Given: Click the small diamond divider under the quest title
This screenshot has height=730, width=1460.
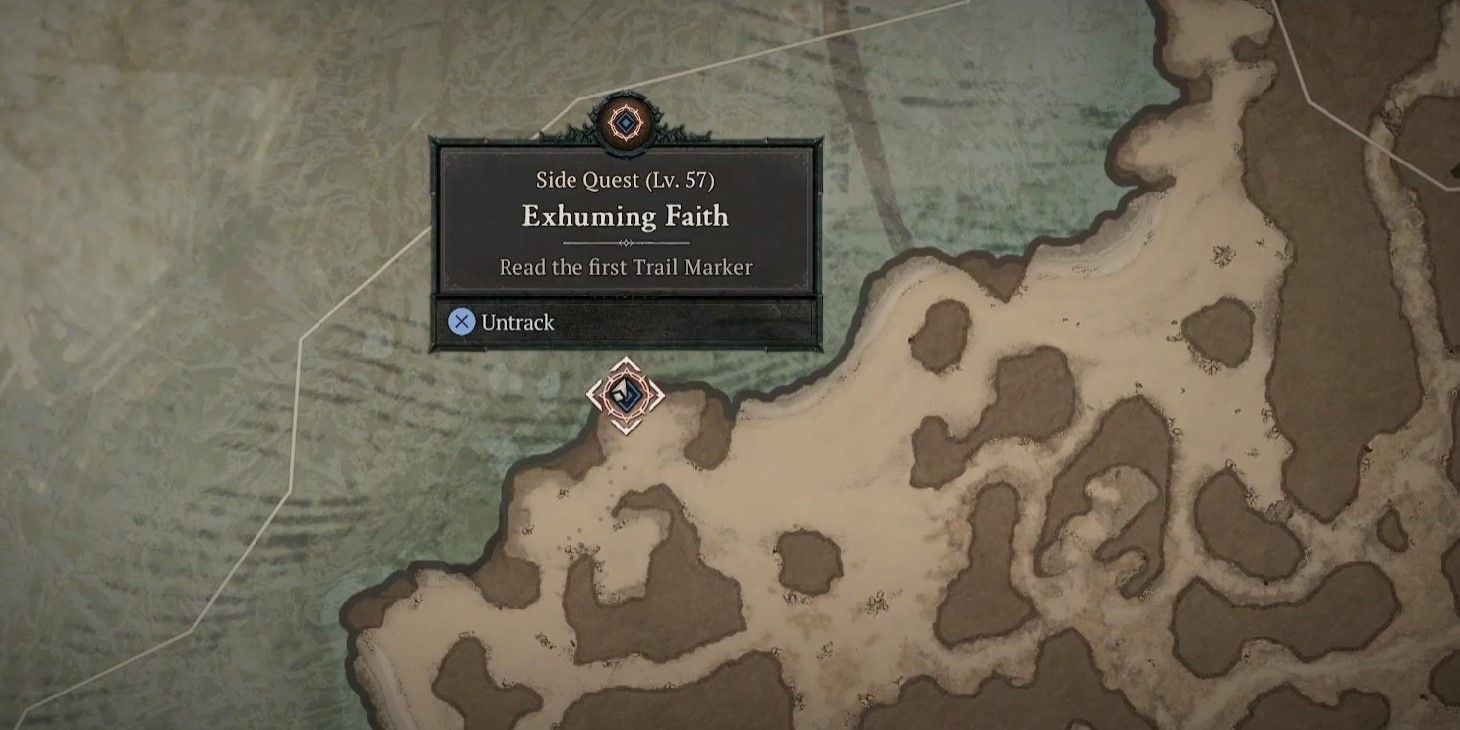Looking at the screenshot, I should coord(629,240).
